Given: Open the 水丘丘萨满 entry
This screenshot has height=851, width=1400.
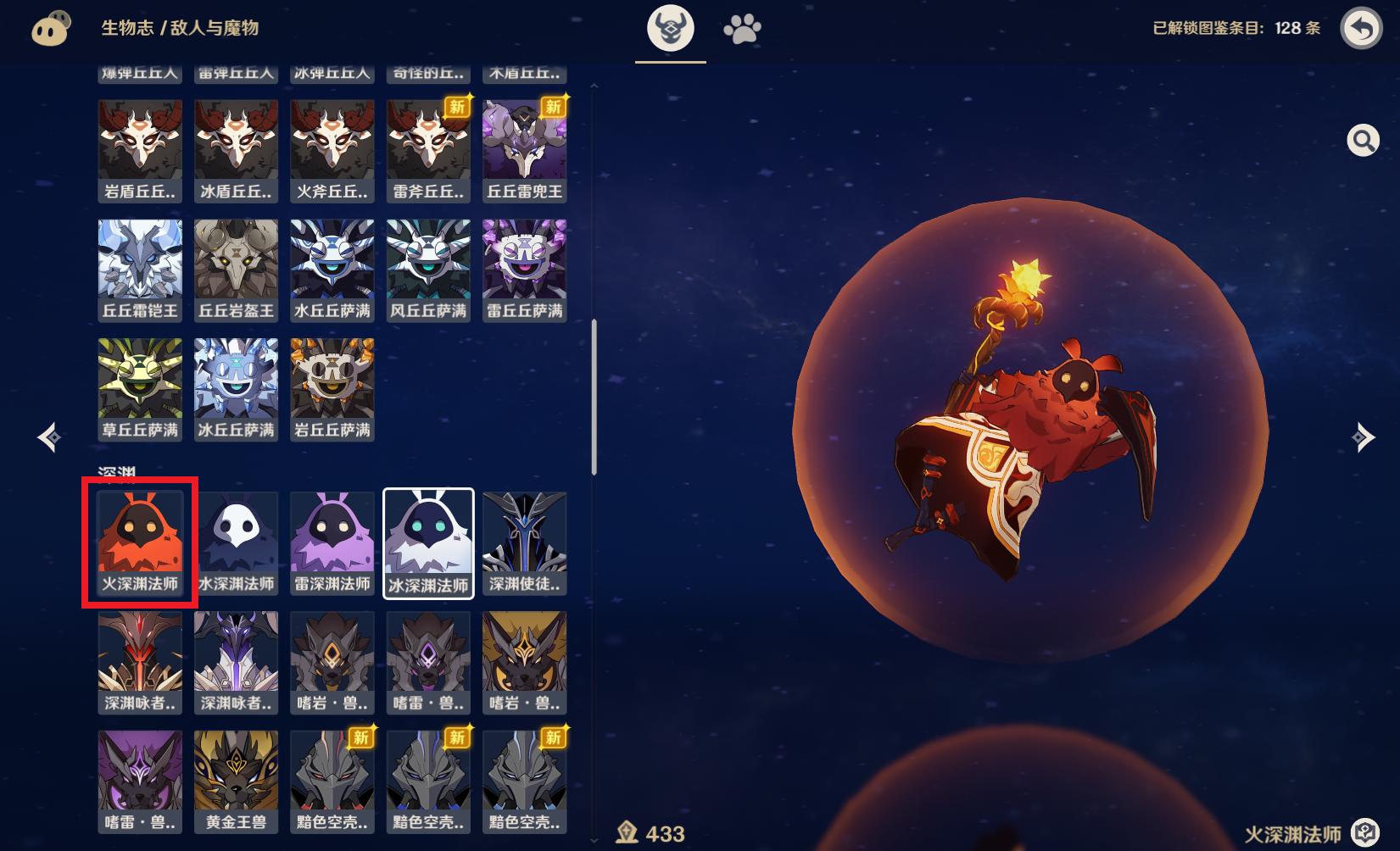Looking at the screenshot, I should coord(332,270).
